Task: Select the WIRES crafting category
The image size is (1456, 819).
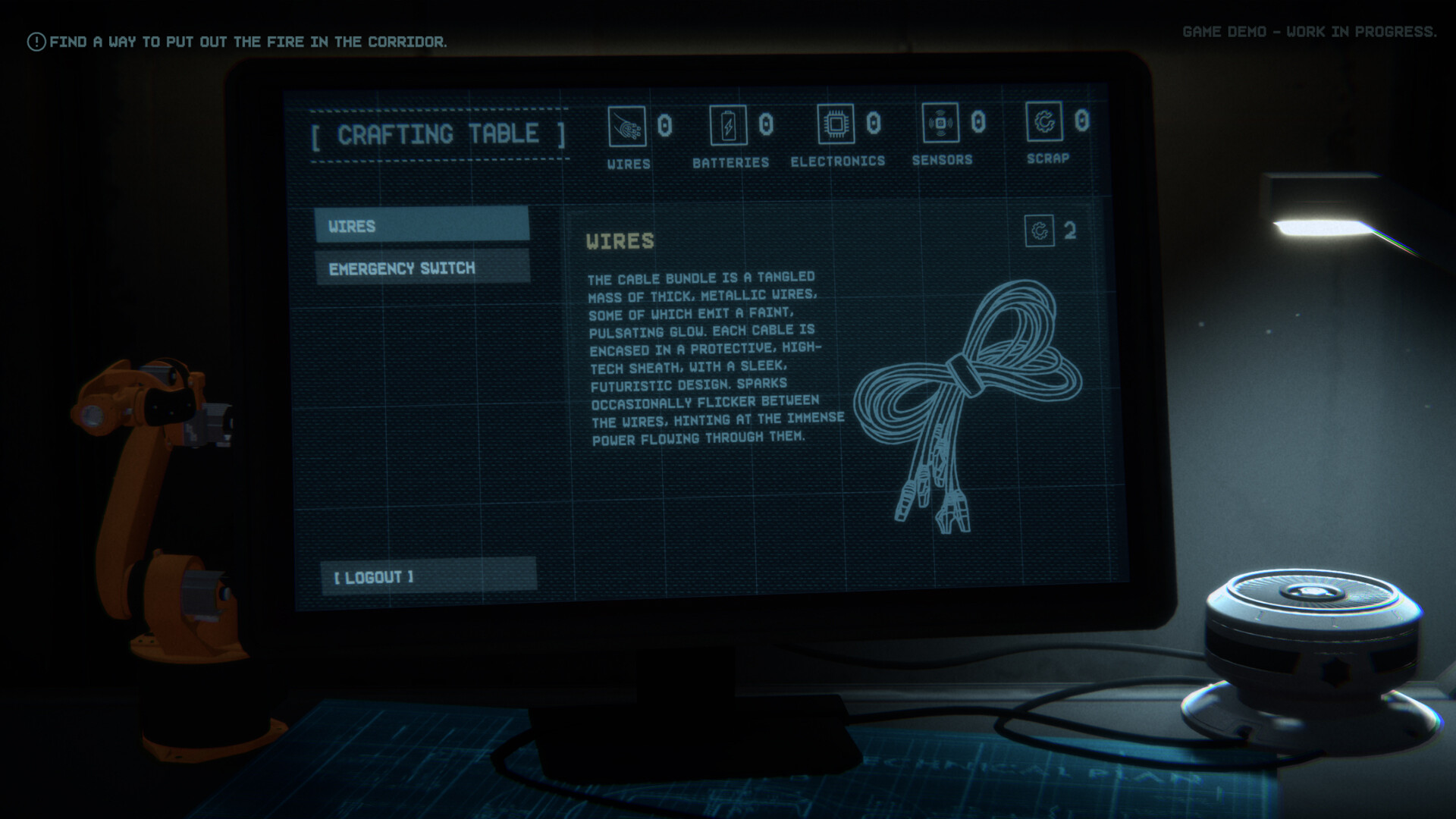Action: 422,226
